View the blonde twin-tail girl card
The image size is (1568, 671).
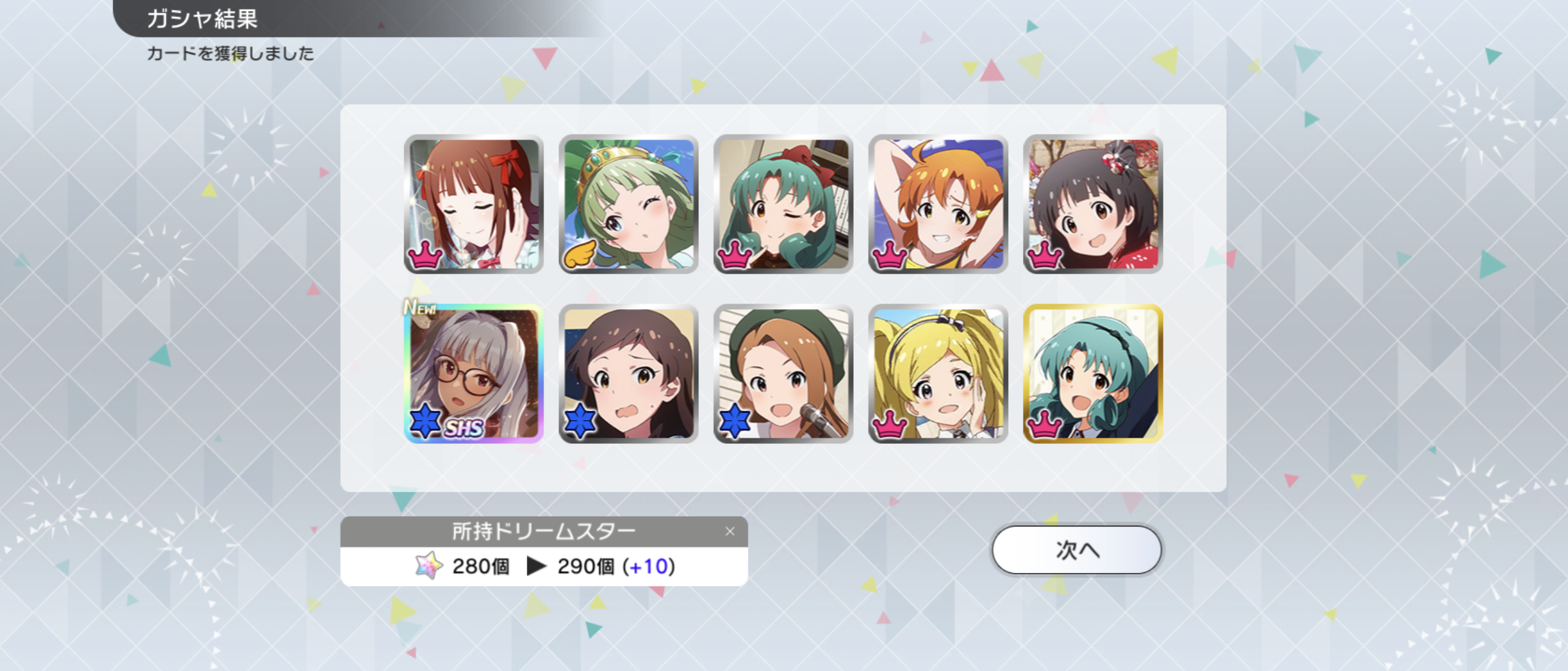click(x=938, y=373)
